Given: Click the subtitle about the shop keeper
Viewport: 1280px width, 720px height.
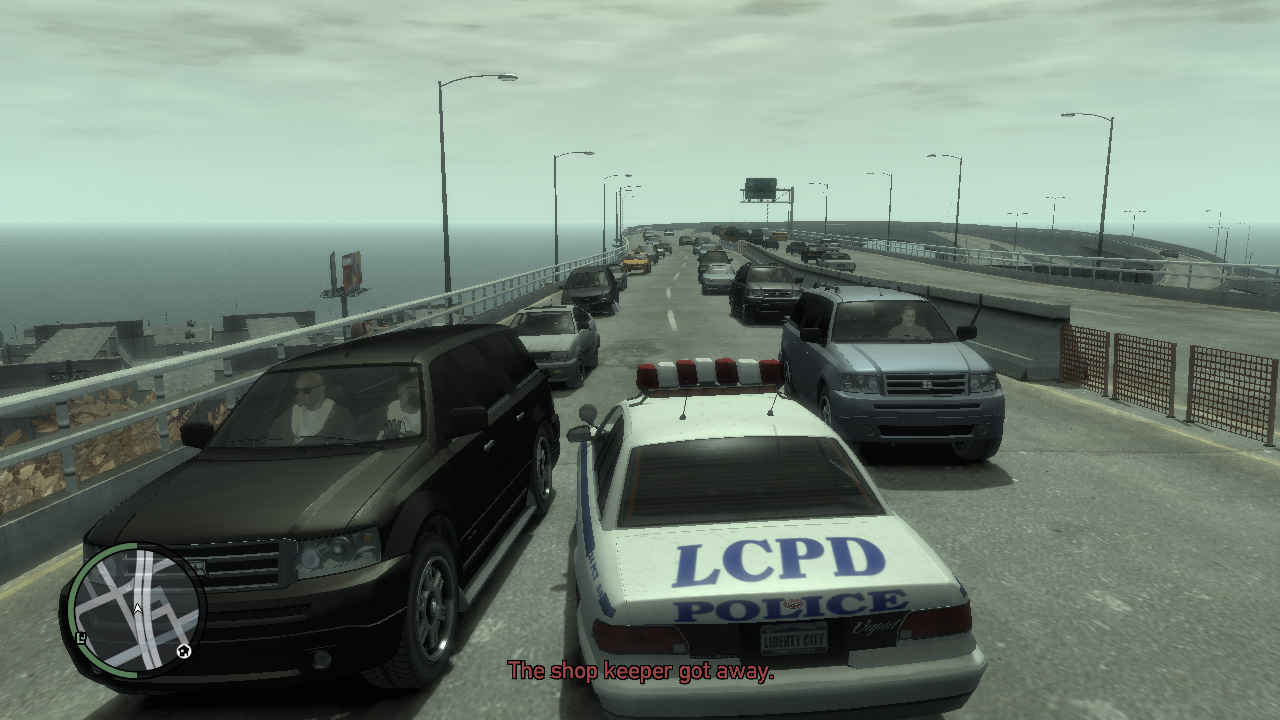Looking at the screenshot, I should pos(640,672).
